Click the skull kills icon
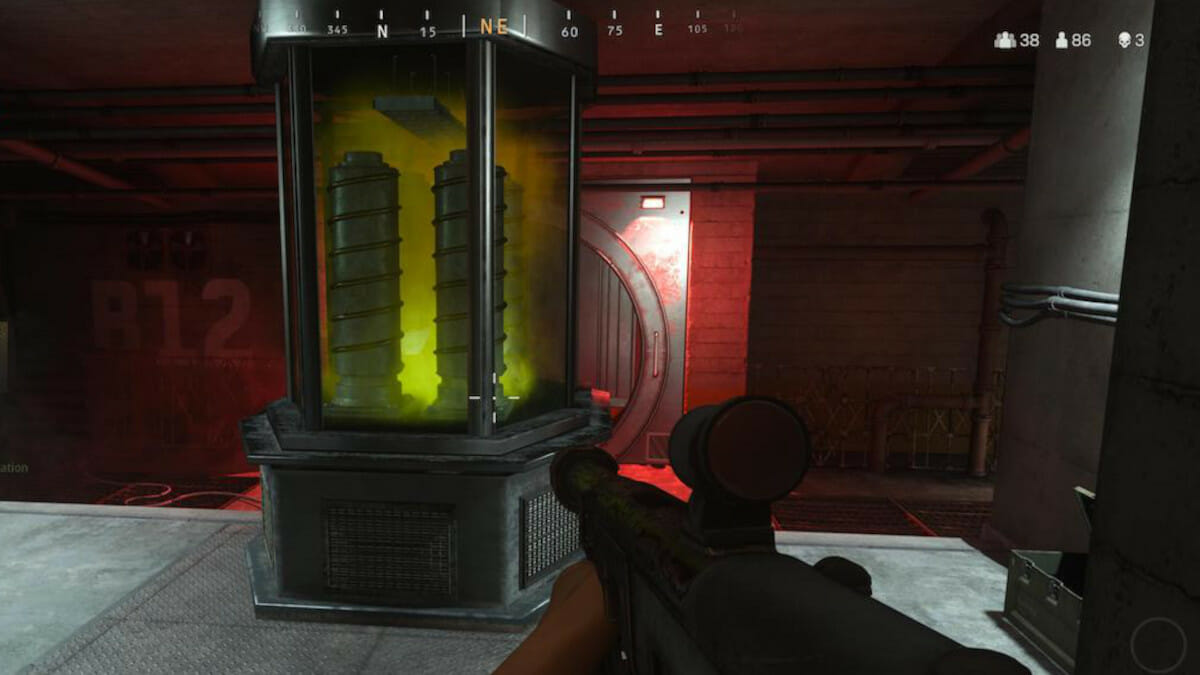Viewport: 1200px width, 675px height. pyautogui.click(x=1124, y=40)
